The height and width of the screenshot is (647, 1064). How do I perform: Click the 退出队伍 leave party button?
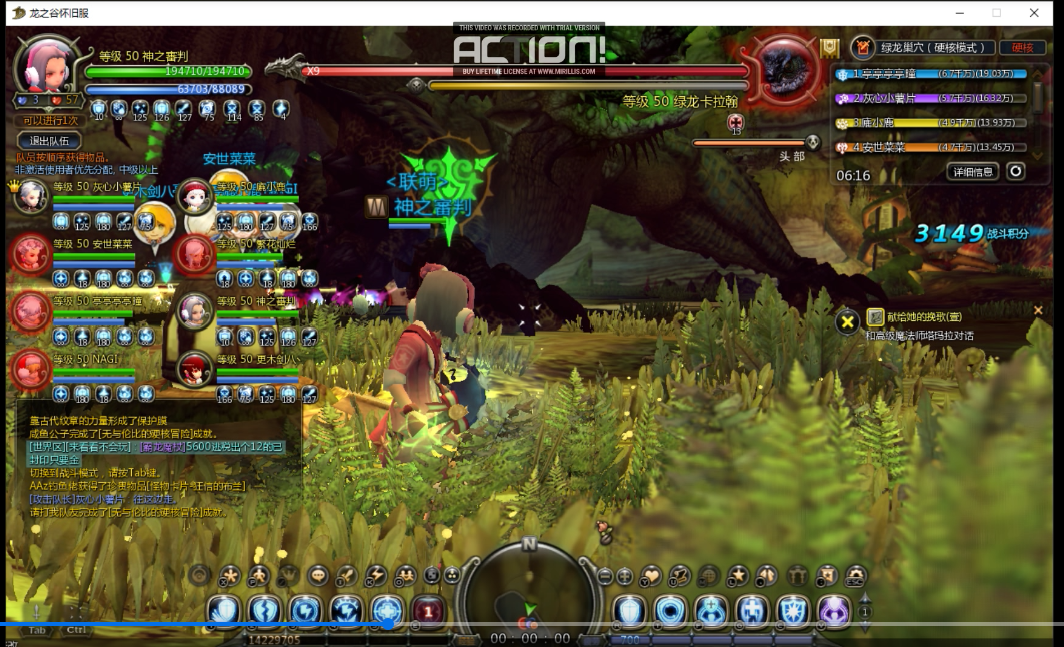pyautogui.click(x=49, y=141)
